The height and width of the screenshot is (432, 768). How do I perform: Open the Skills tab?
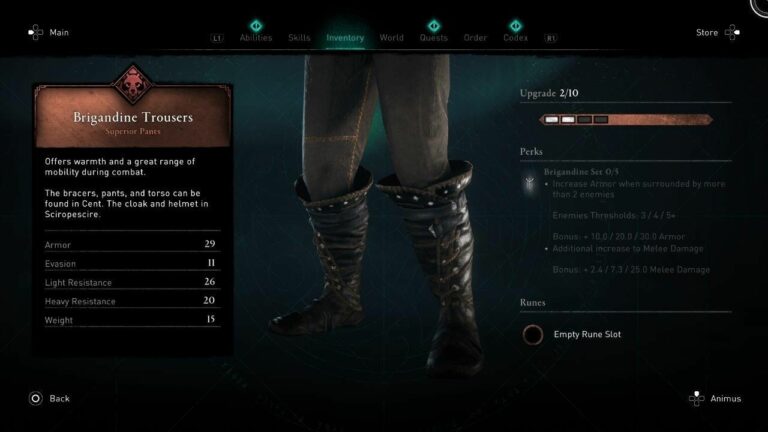point(299,38)
